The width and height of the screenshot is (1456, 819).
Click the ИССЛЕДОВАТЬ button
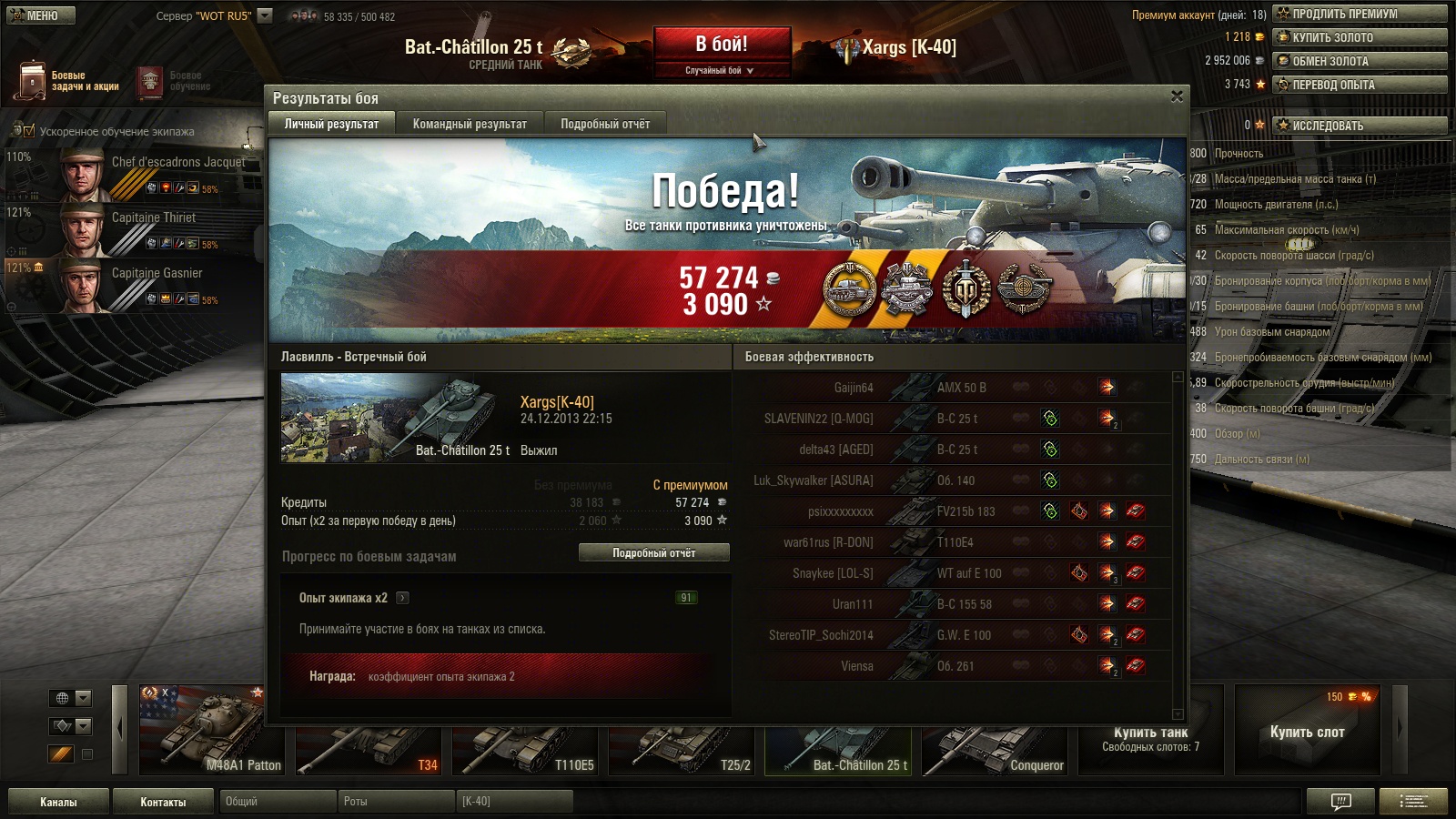click(x=1360, y=126)
